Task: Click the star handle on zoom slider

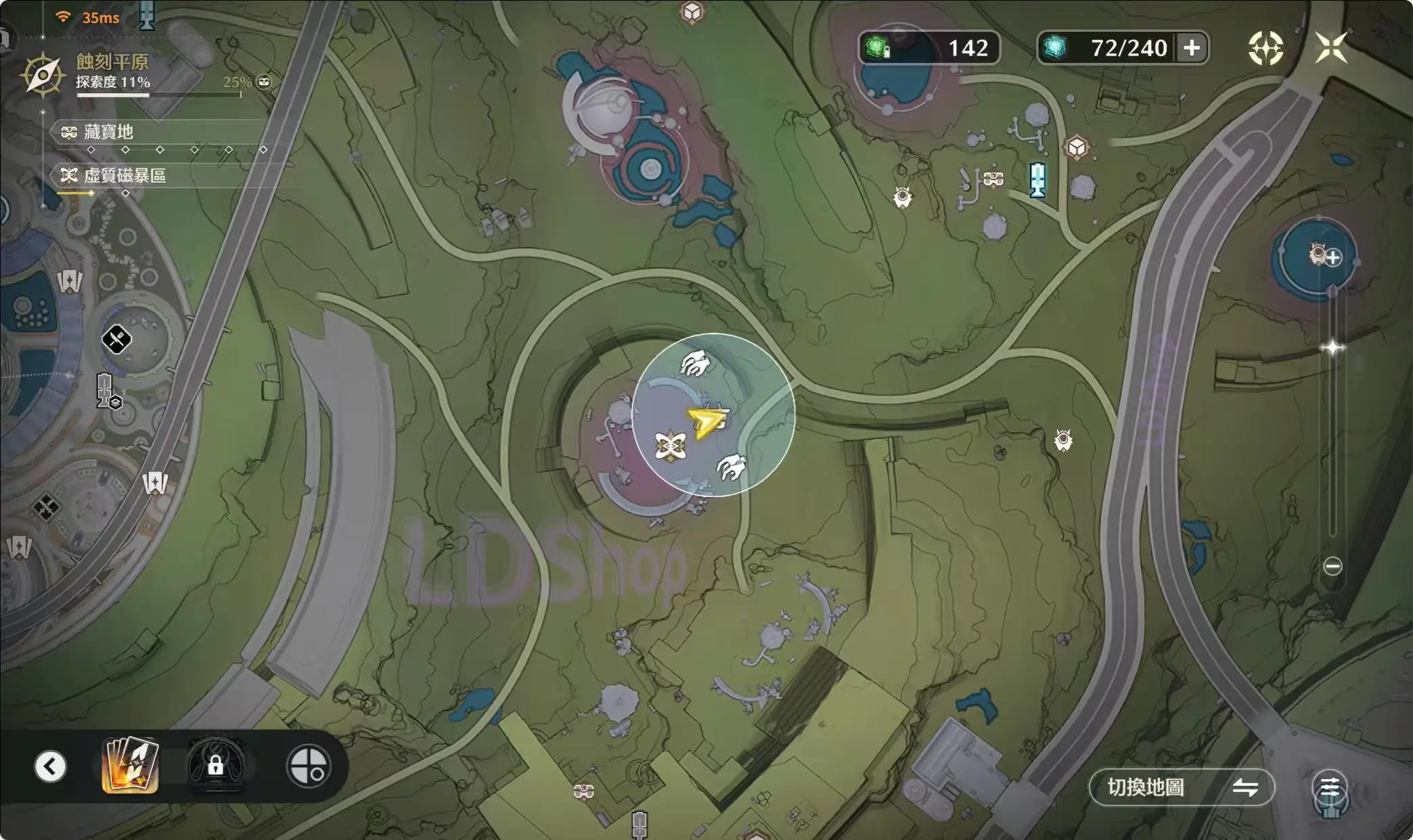Action: point(1332,348)
